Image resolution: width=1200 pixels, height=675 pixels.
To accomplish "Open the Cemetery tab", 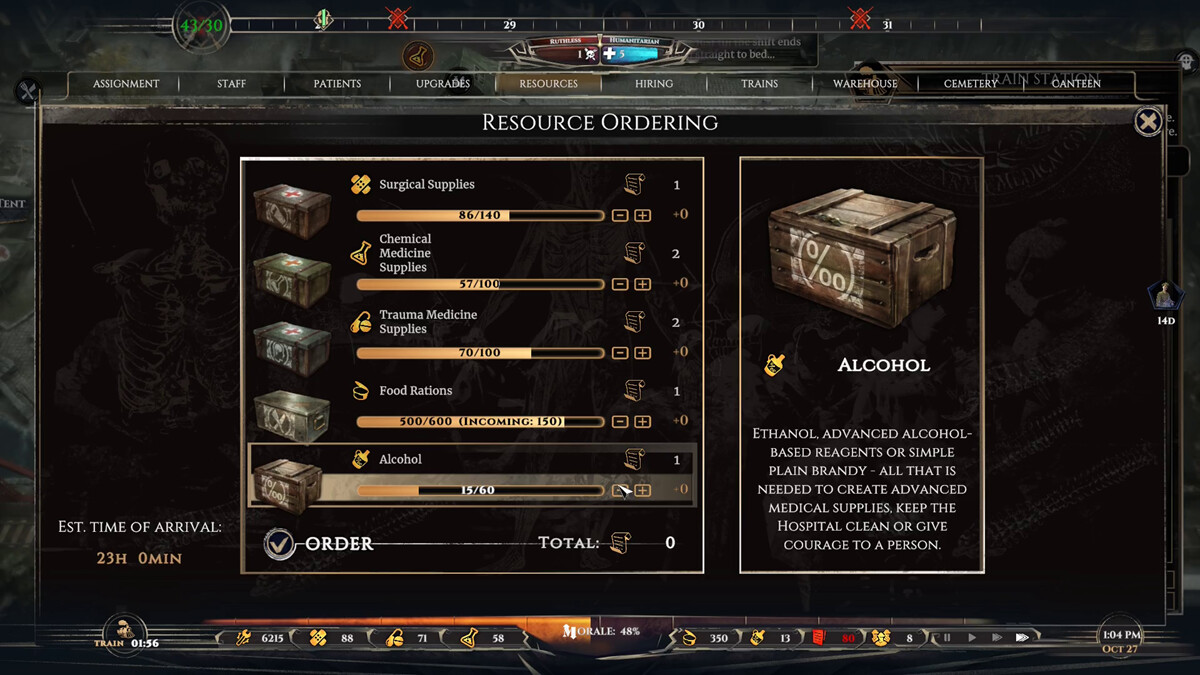I will (970, 84).
